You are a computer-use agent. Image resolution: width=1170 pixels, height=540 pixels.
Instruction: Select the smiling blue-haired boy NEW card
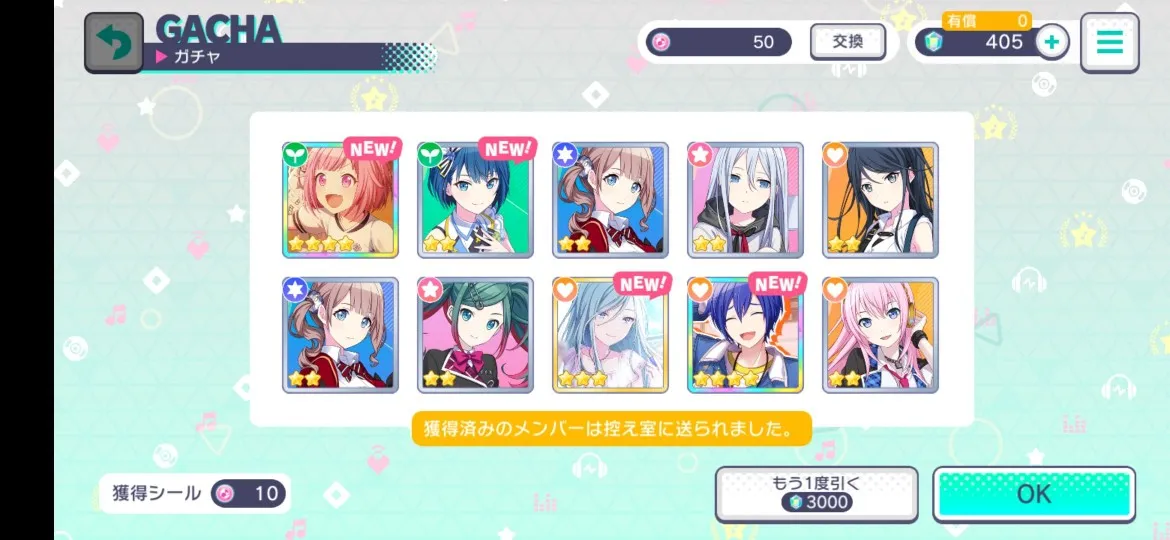point(745,335)
